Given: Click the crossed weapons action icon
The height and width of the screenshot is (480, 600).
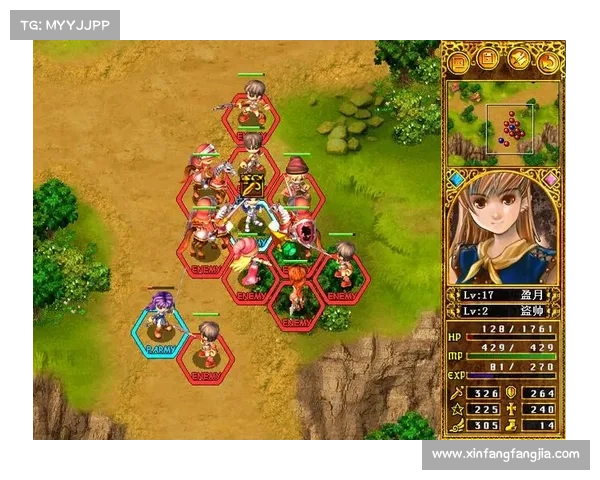Looking at the screenshot, I should click(x=251, y=187).
